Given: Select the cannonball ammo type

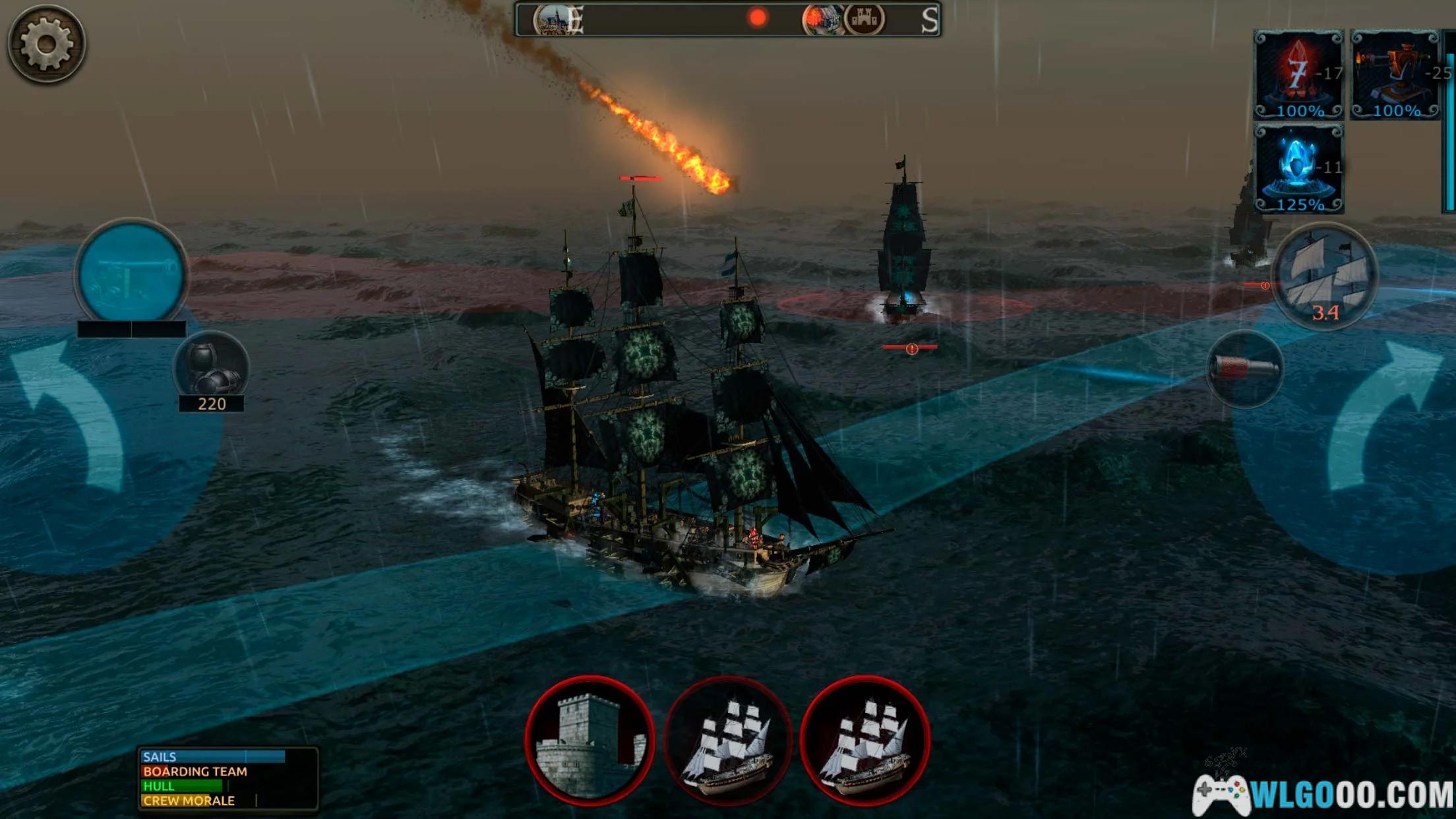Looking at the screenshot, I should coord(211,368).
